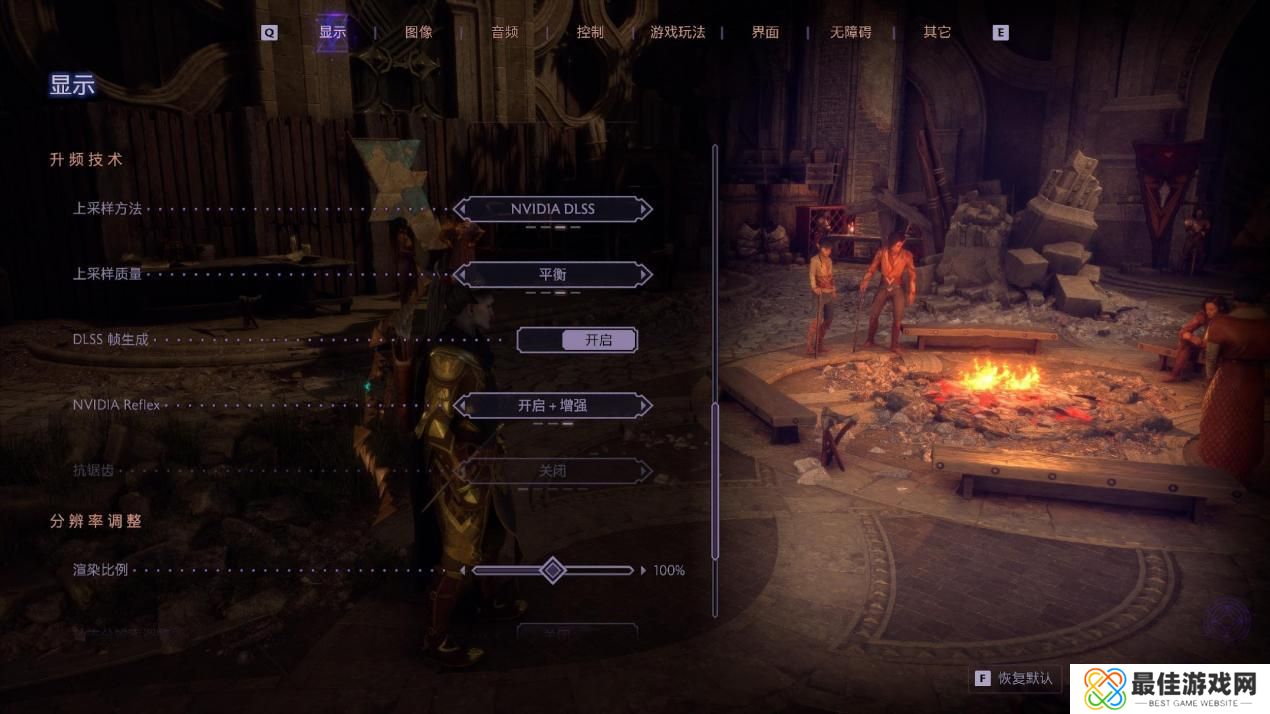This screenshot has height=714, width=1270.
Task: Switch to the 无障碍 tab
Action: (850, 32)
